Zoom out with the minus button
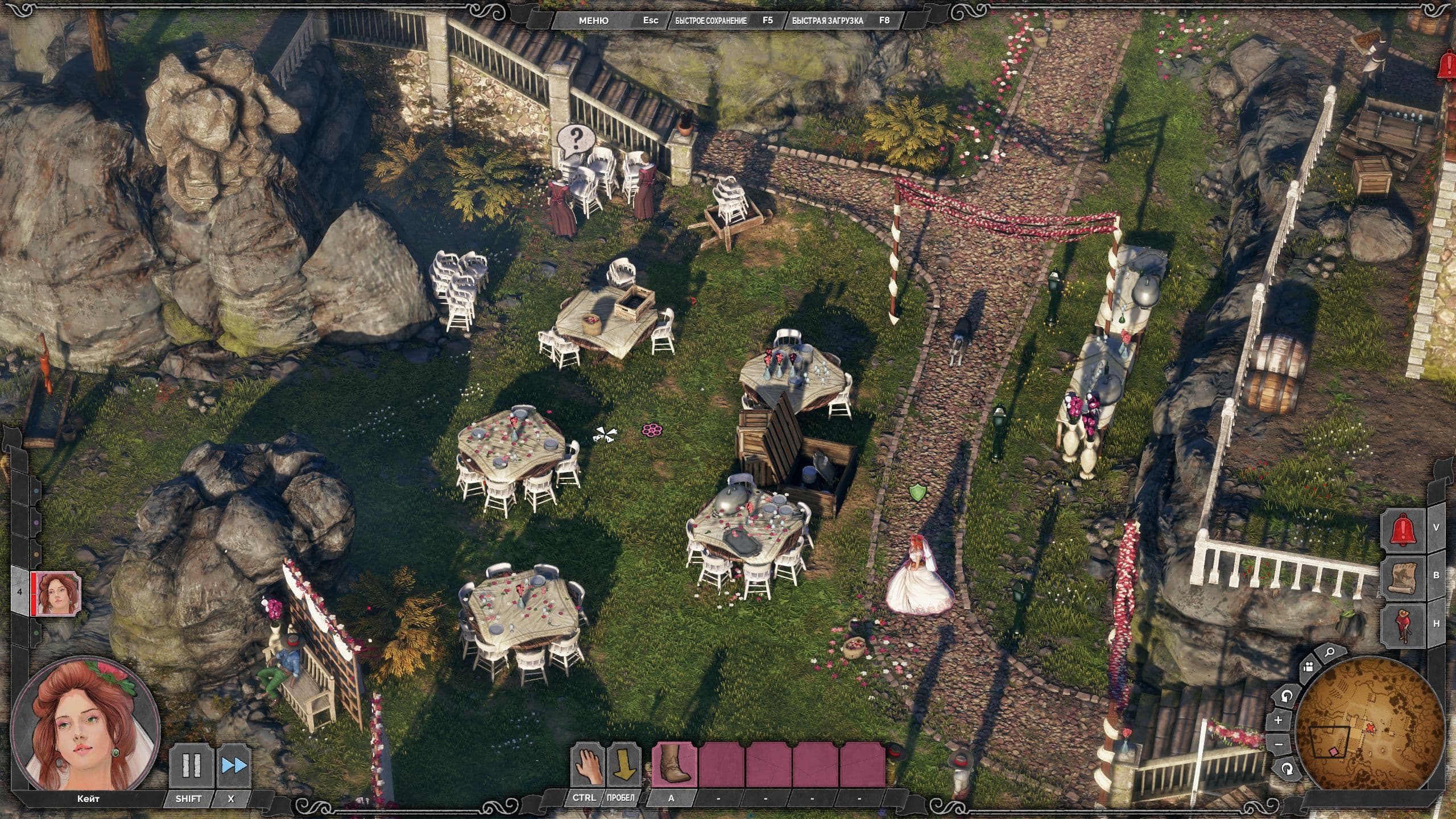This screenshot has height=819, width=1456. [1279, 744]
